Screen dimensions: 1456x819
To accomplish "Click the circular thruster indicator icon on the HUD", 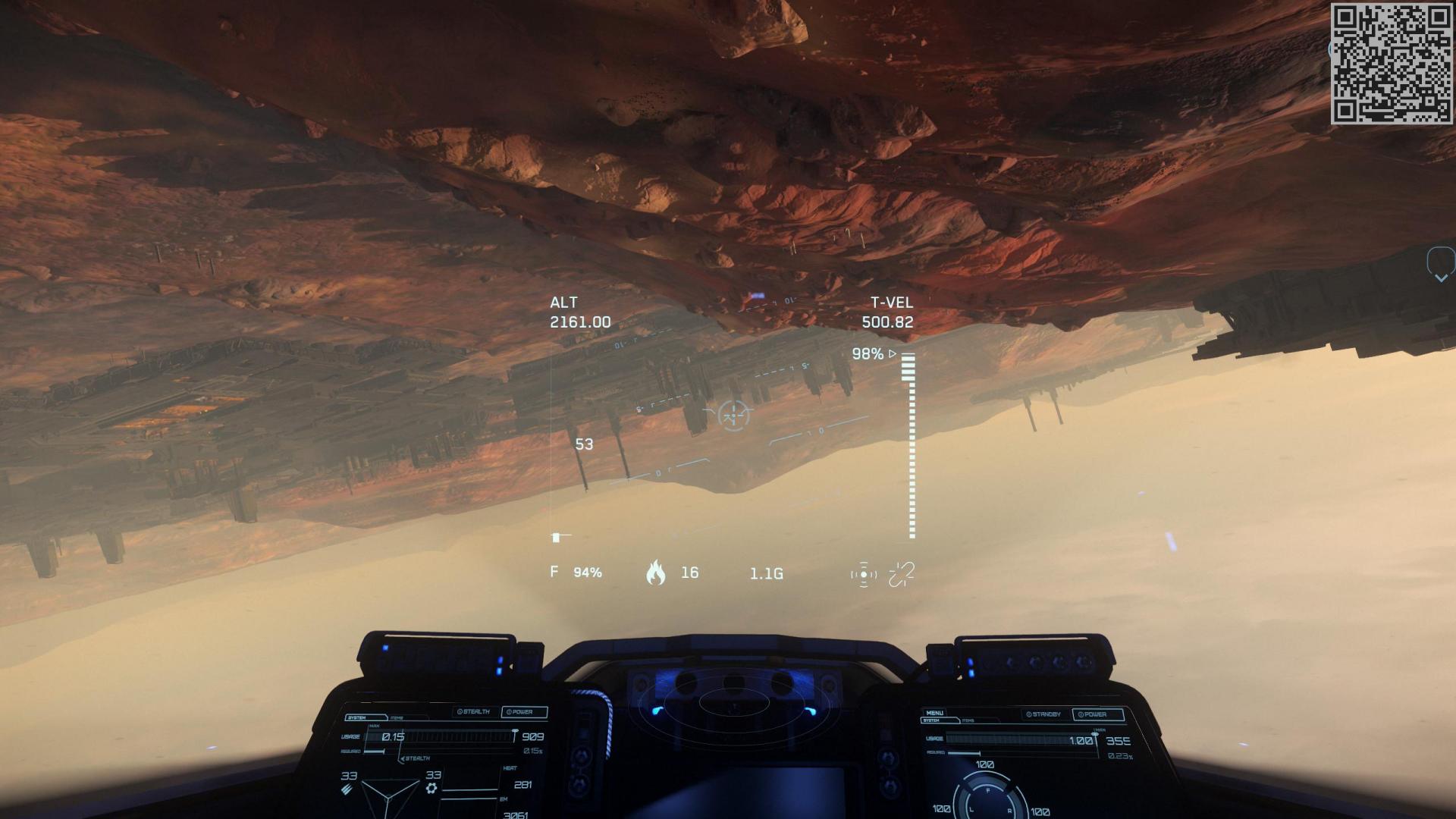I will (862, 574).
